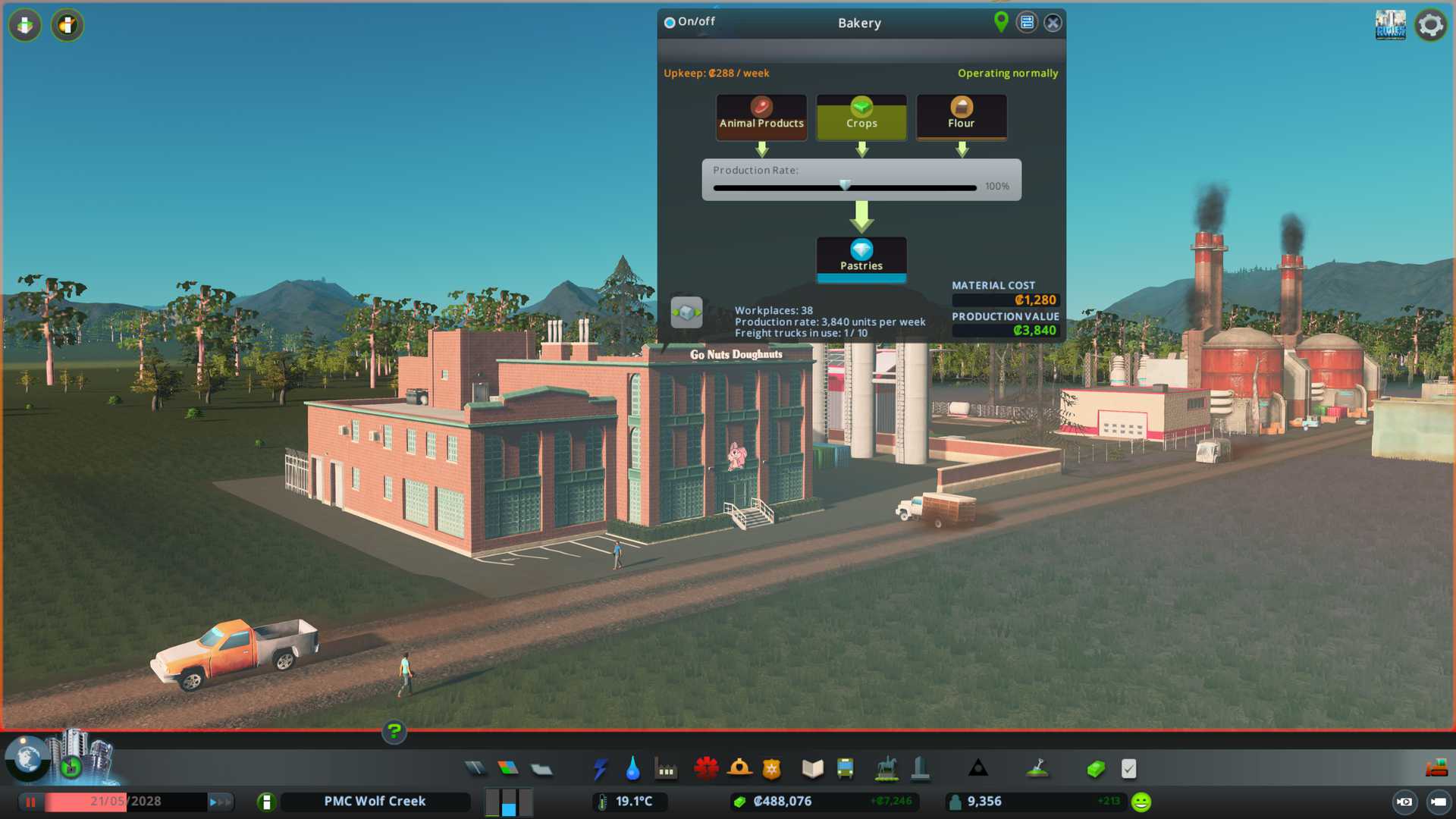Click the green location marker in Bakery panel
Viewport: 1456px width, 819px height.
click(1001, 22)
